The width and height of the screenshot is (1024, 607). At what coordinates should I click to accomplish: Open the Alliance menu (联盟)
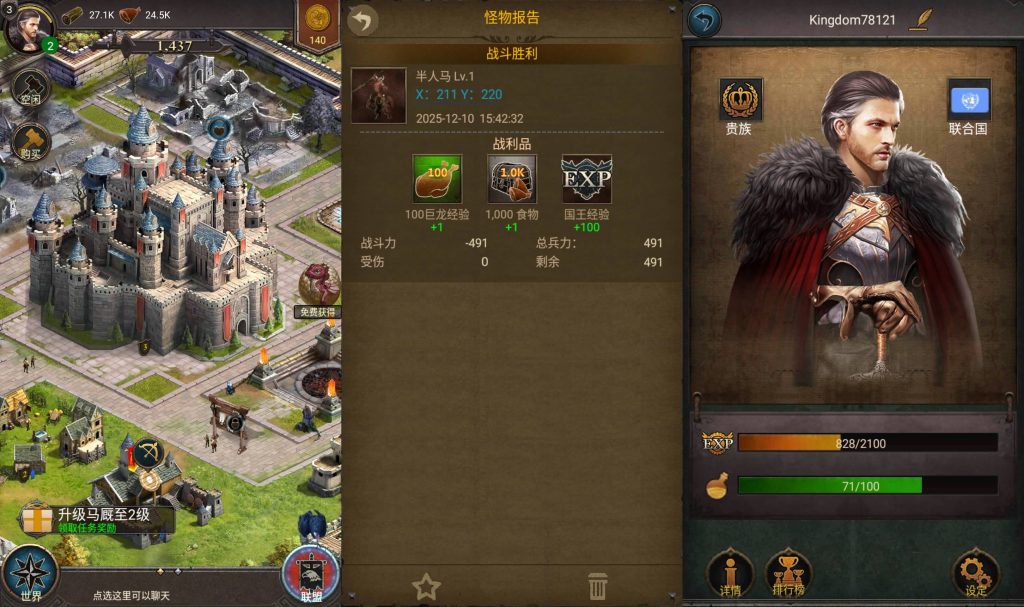(x=310, y=575)
